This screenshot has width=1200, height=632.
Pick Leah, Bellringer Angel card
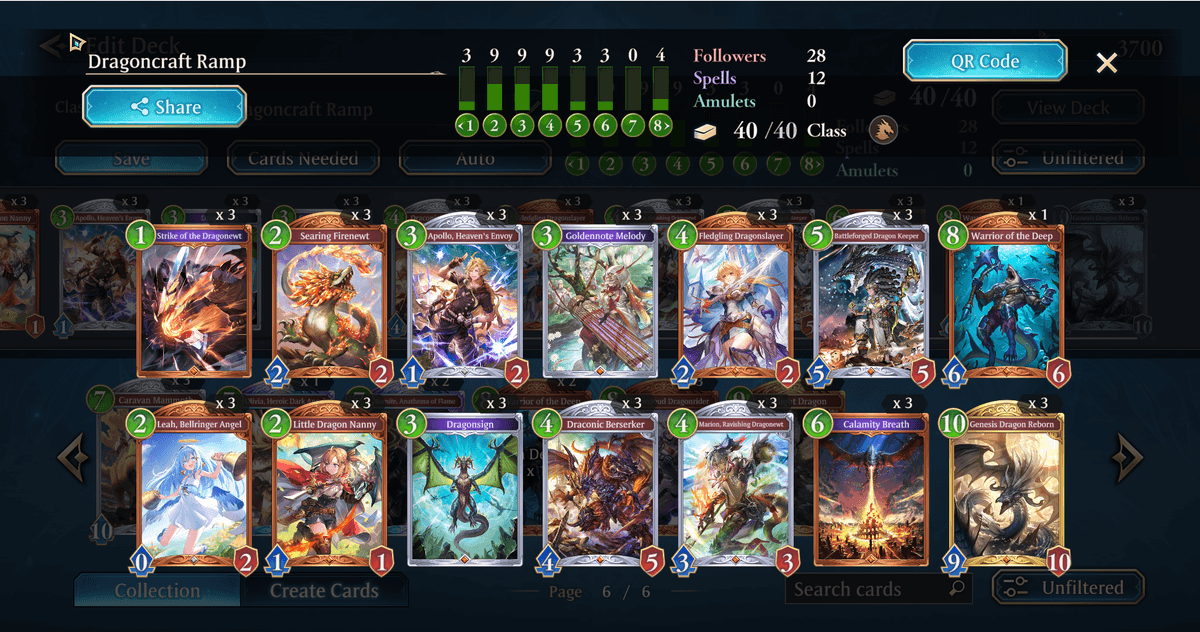tap(193, 488)
